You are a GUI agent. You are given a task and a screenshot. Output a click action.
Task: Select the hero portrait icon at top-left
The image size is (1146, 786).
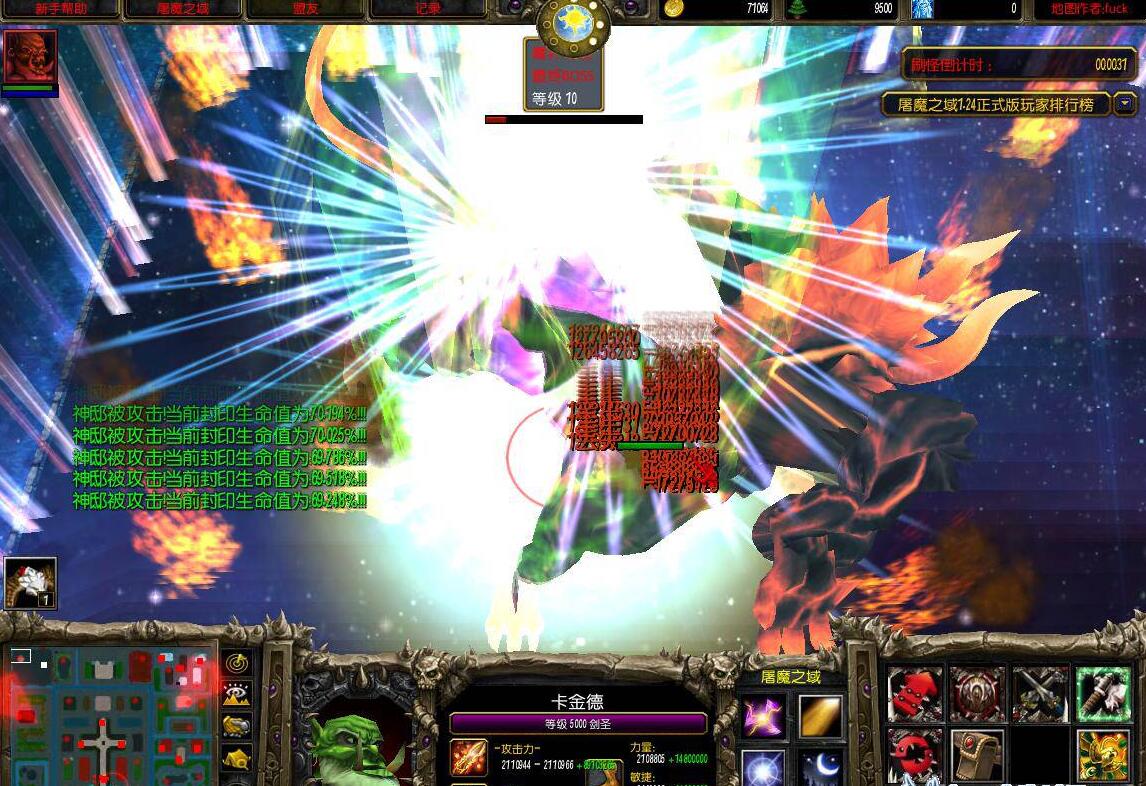coord(30,57)
